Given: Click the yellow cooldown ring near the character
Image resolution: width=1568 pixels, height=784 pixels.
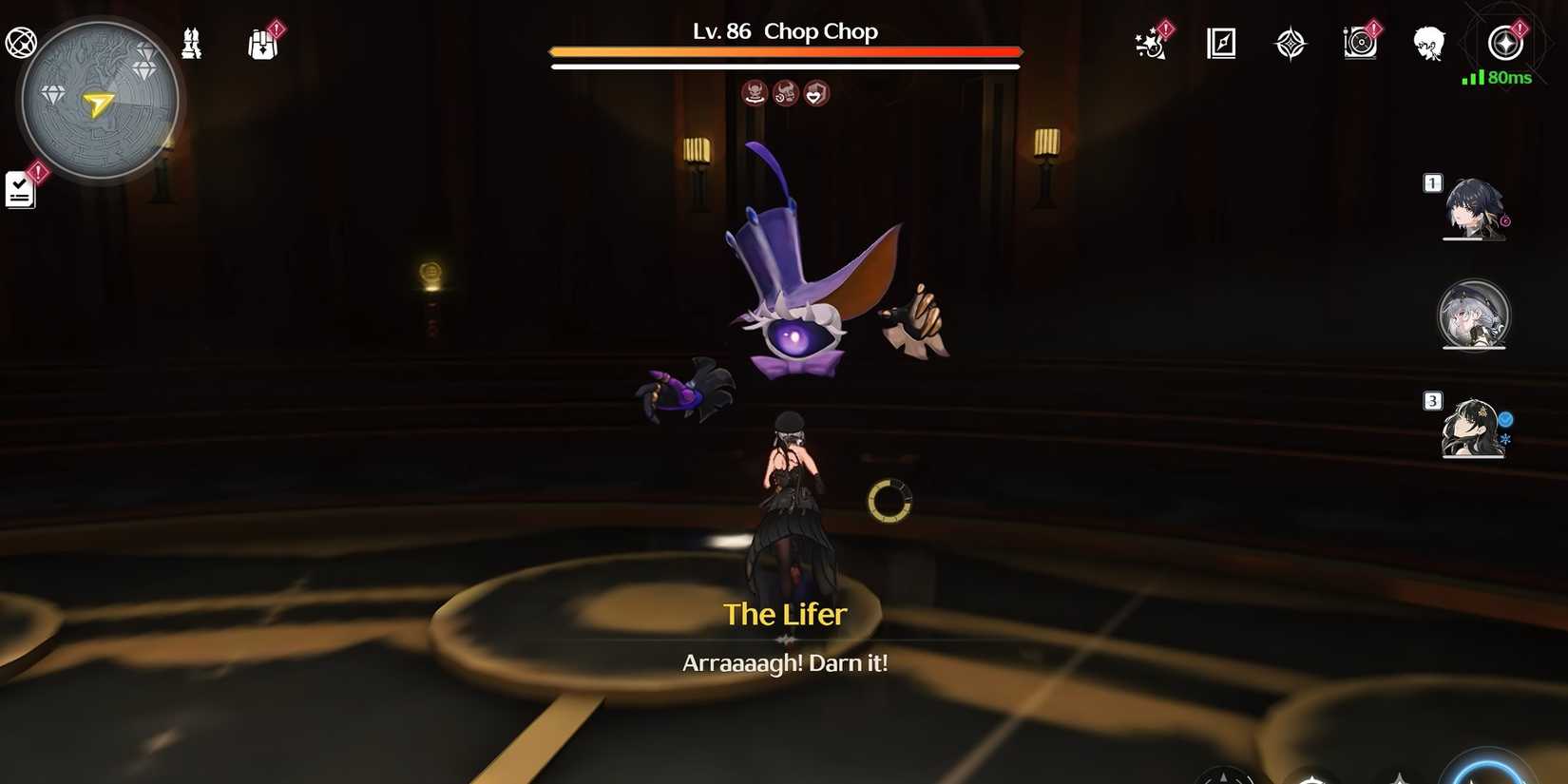Looking at the screenshot, I should point(889,501).
